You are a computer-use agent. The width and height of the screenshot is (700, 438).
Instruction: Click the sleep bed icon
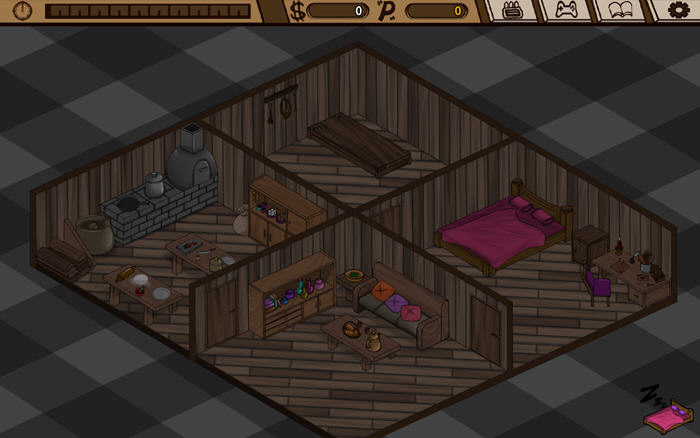pos(667,408)
